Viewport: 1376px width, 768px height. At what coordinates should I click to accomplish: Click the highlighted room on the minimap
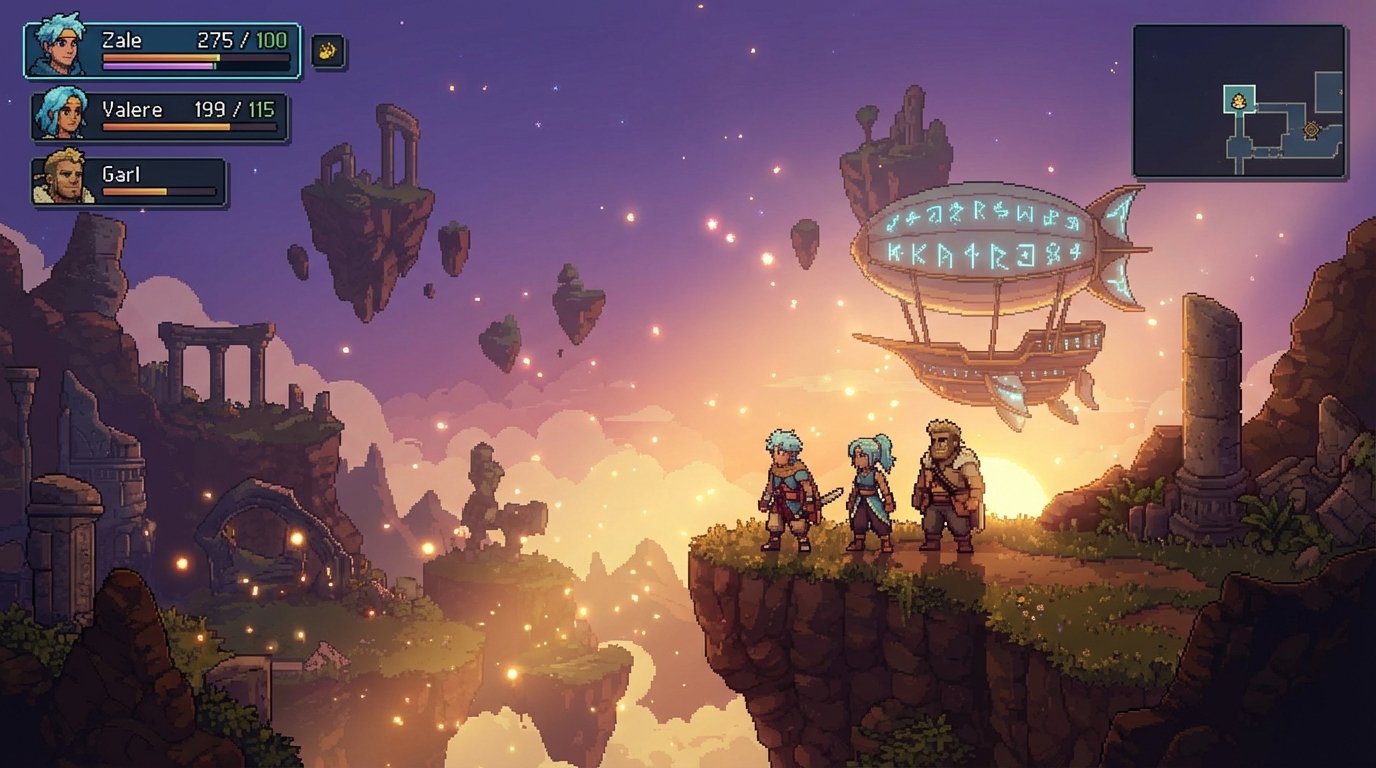(x=1239, y=98)
